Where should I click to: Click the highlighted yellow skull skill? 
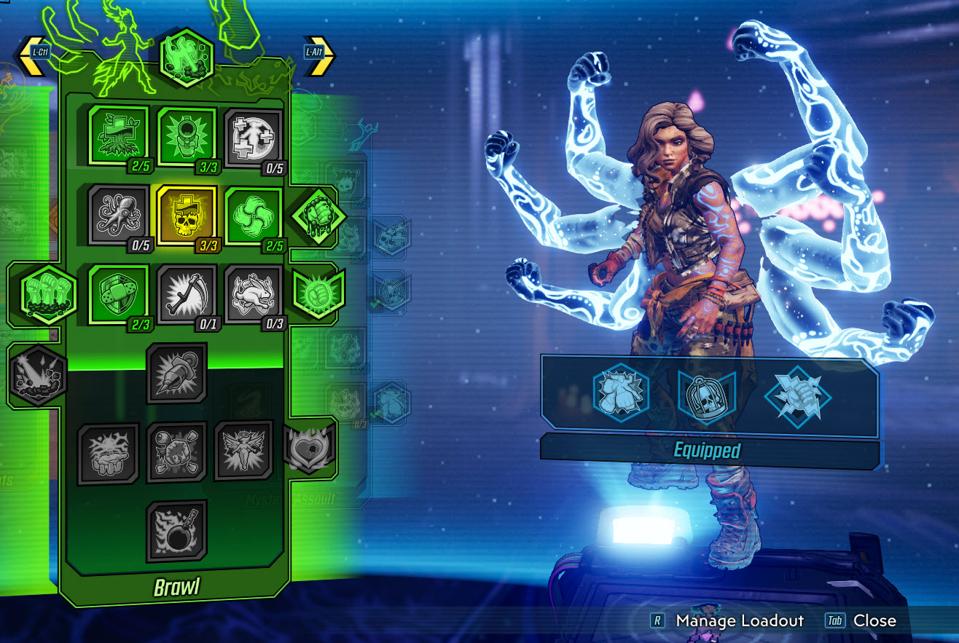tap(186, 213)
